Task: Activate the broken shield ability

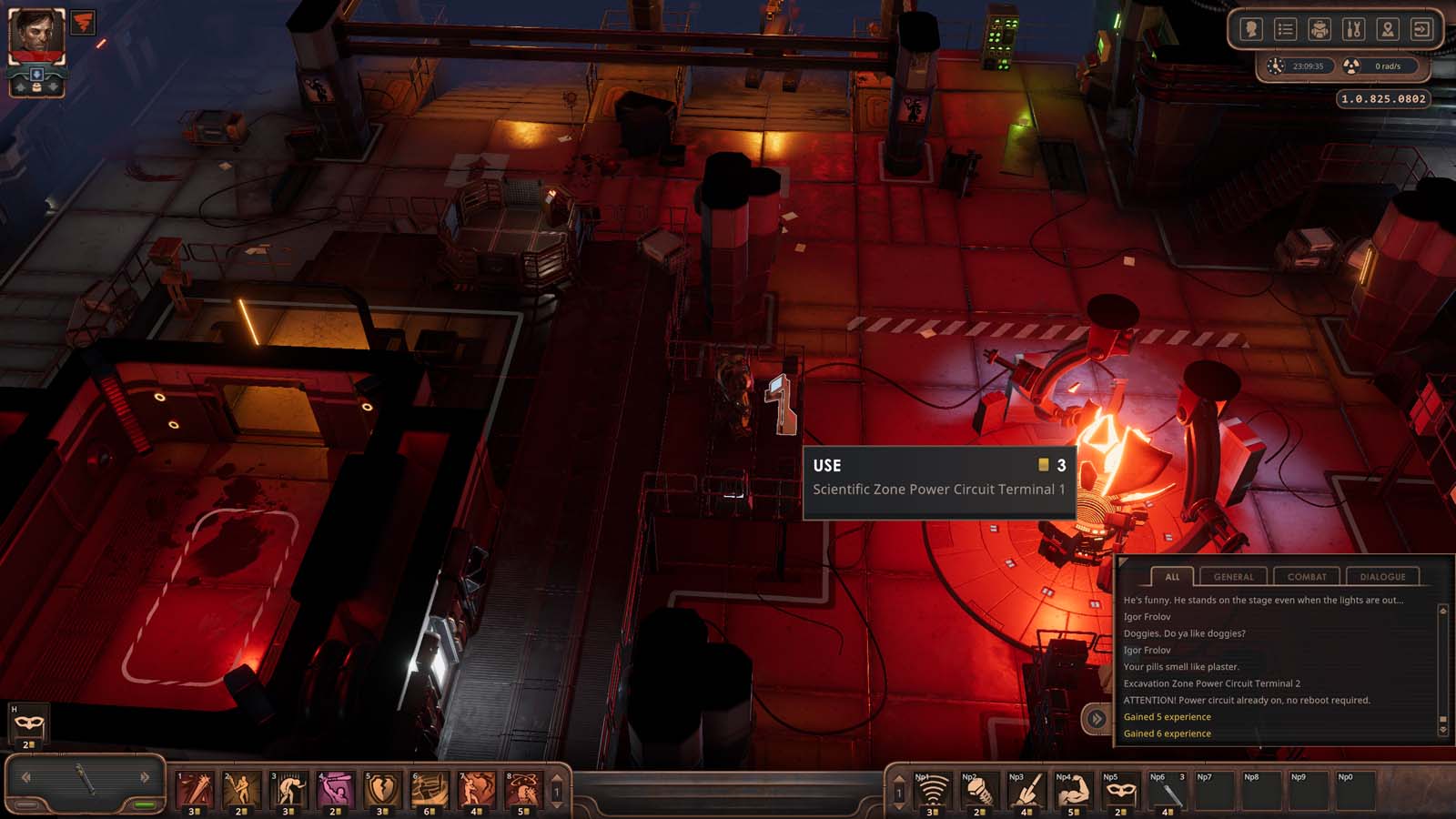Action: pos(382,789)
